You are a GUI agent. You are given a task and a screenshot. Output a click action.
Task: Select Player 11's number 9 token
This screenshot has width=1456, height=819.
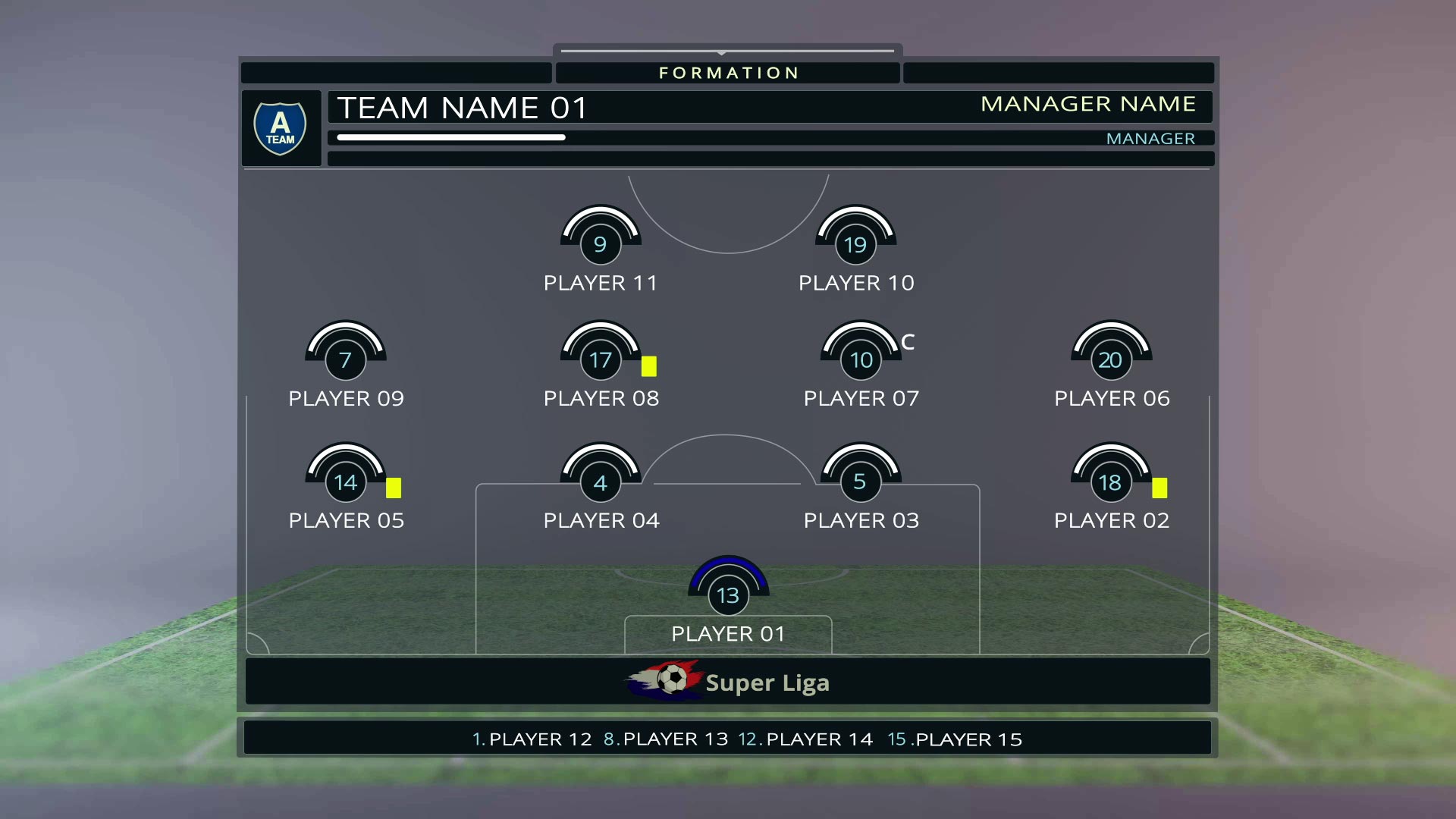click(600, 244)
